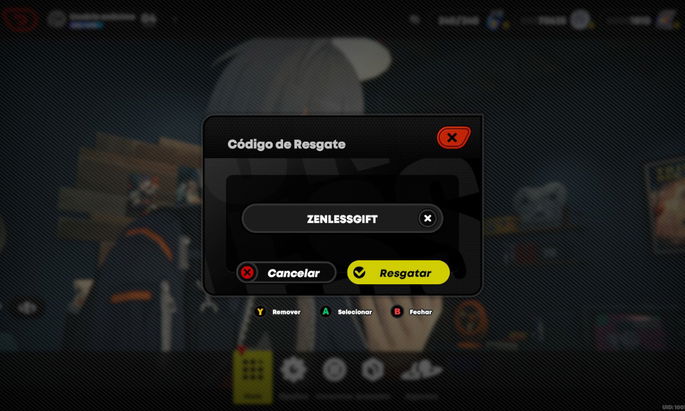Cancel the code redemption
685x411 pixels.
[285, 273]
